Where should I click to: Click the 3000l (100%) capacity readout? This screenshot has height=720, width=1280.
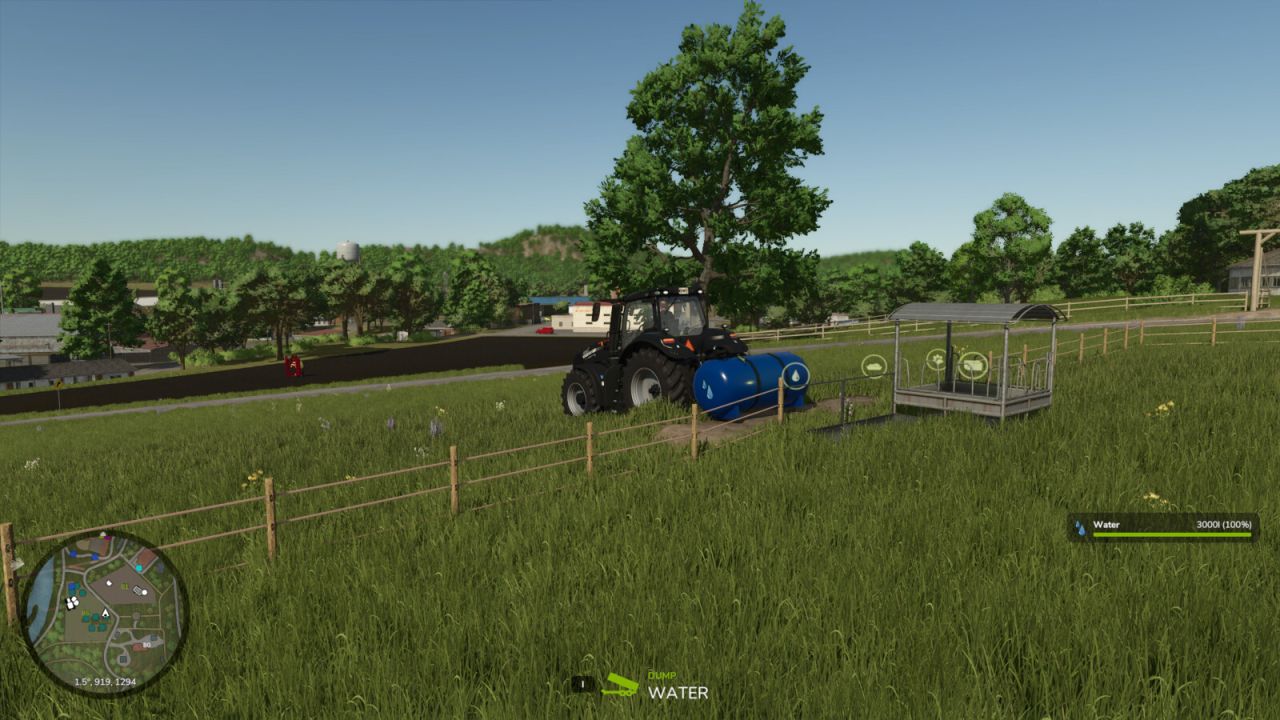[1224, 525]
